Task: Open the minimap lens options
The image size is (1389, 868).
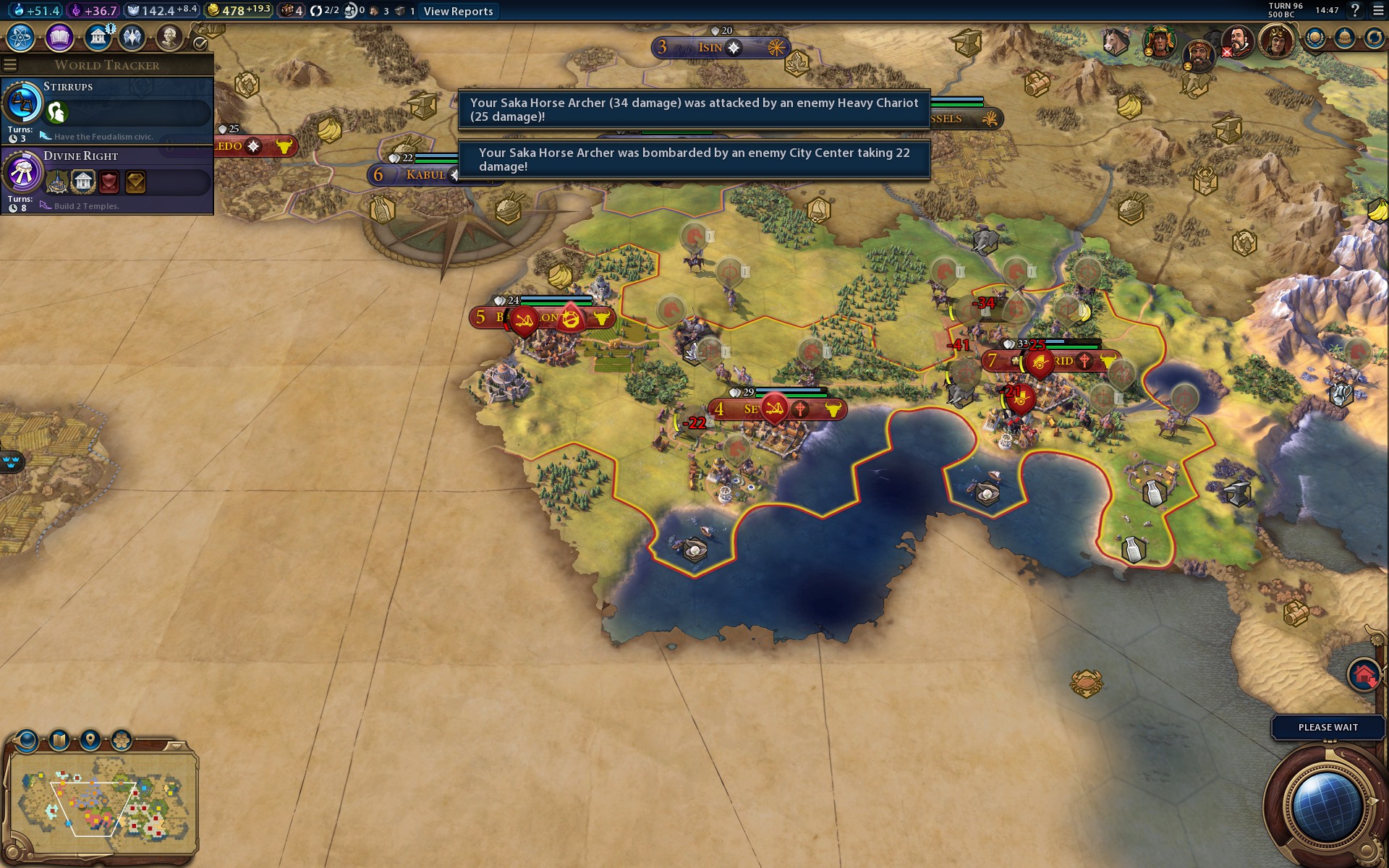Action: tap(27, 741)
